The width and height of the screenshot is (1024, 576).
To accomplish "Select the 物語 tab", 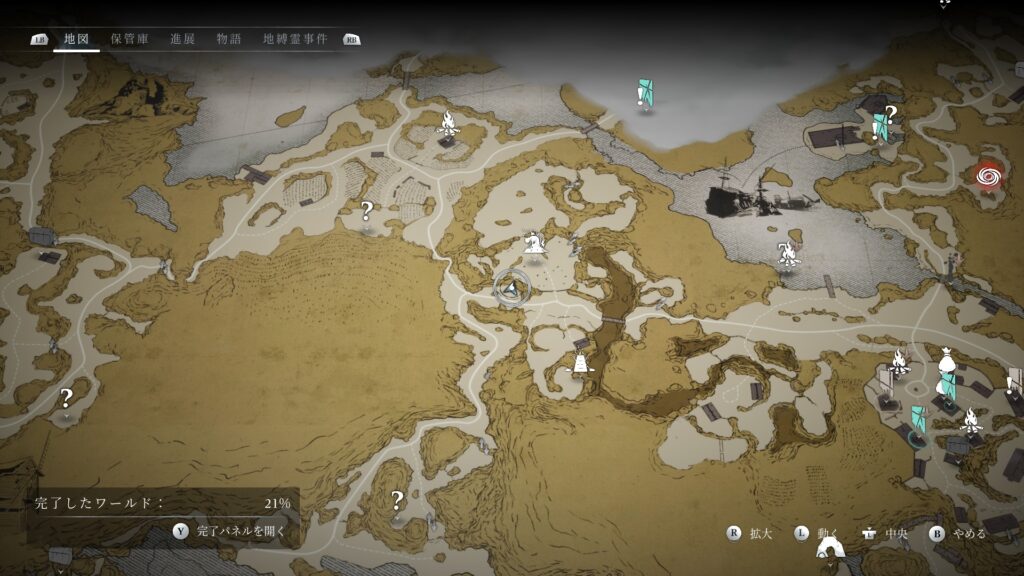I will pyautogui.click(x=228, y=39).
